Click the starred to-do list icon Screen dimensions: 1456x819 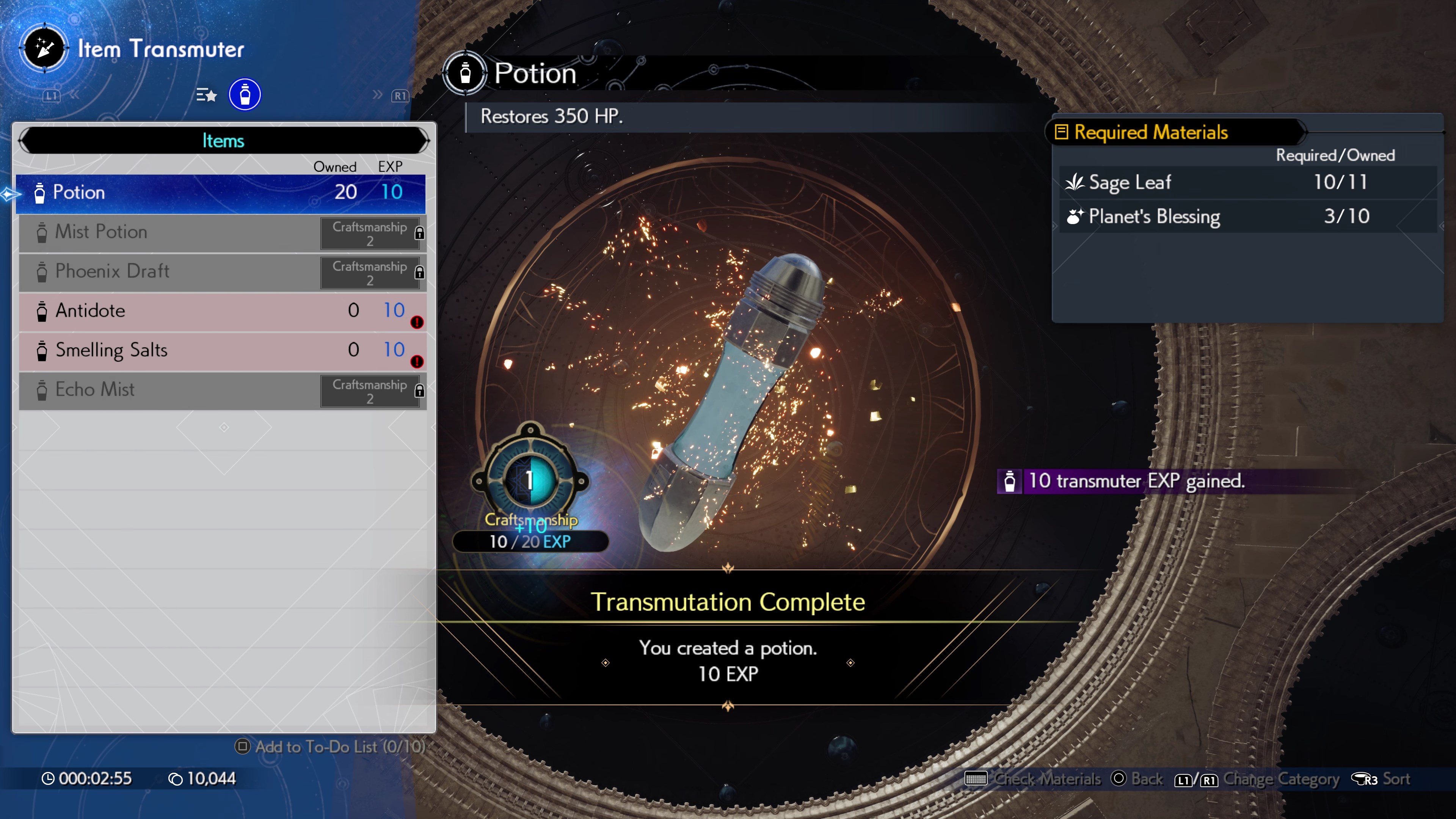[x=206, y=94]
